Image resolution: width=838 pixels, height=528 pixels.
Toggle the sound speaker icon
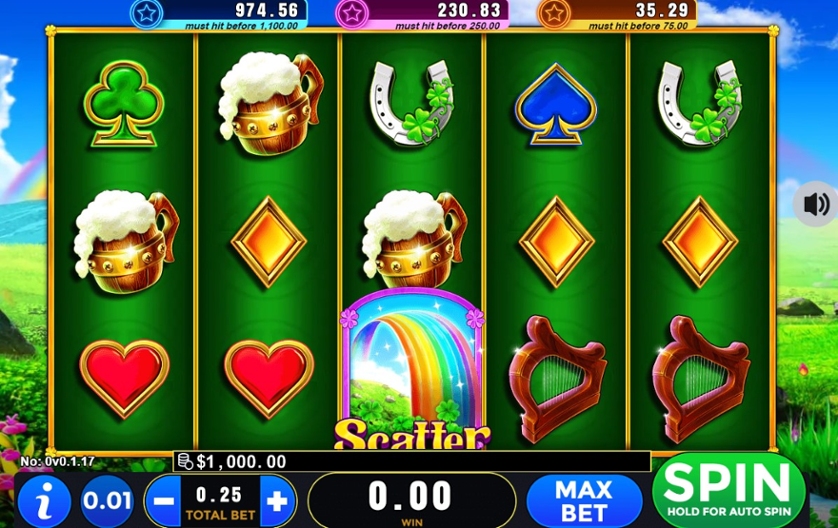[816, 205]
